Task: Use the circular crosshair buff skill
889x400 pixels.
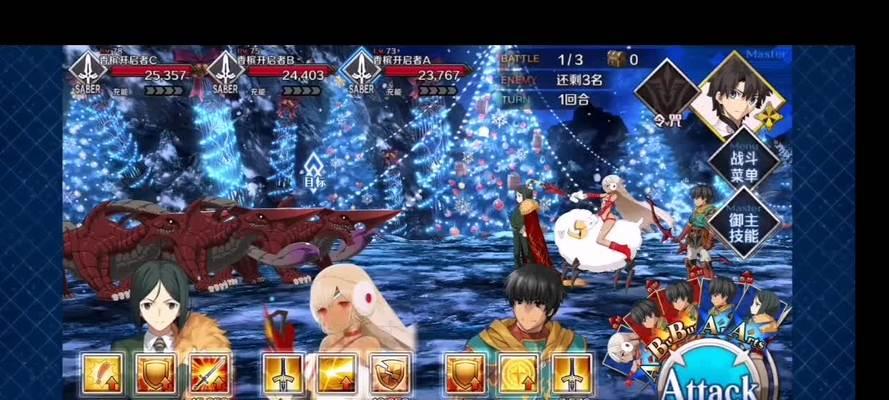Action: pos(517,374)
